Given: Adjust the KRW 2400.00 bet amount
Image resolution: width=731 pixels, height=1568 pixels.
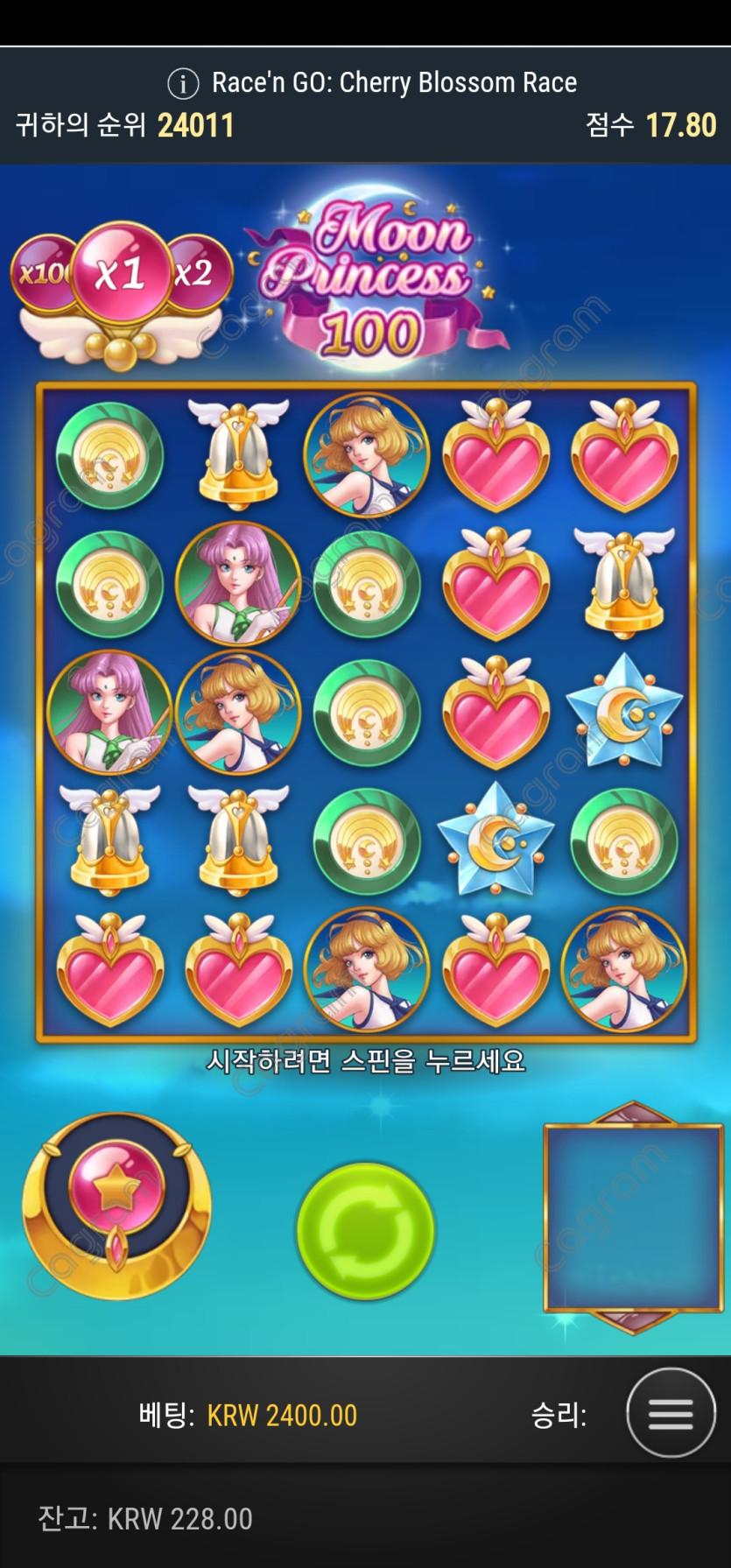Looking at the screenshot, I should (x=281, y=1416).
